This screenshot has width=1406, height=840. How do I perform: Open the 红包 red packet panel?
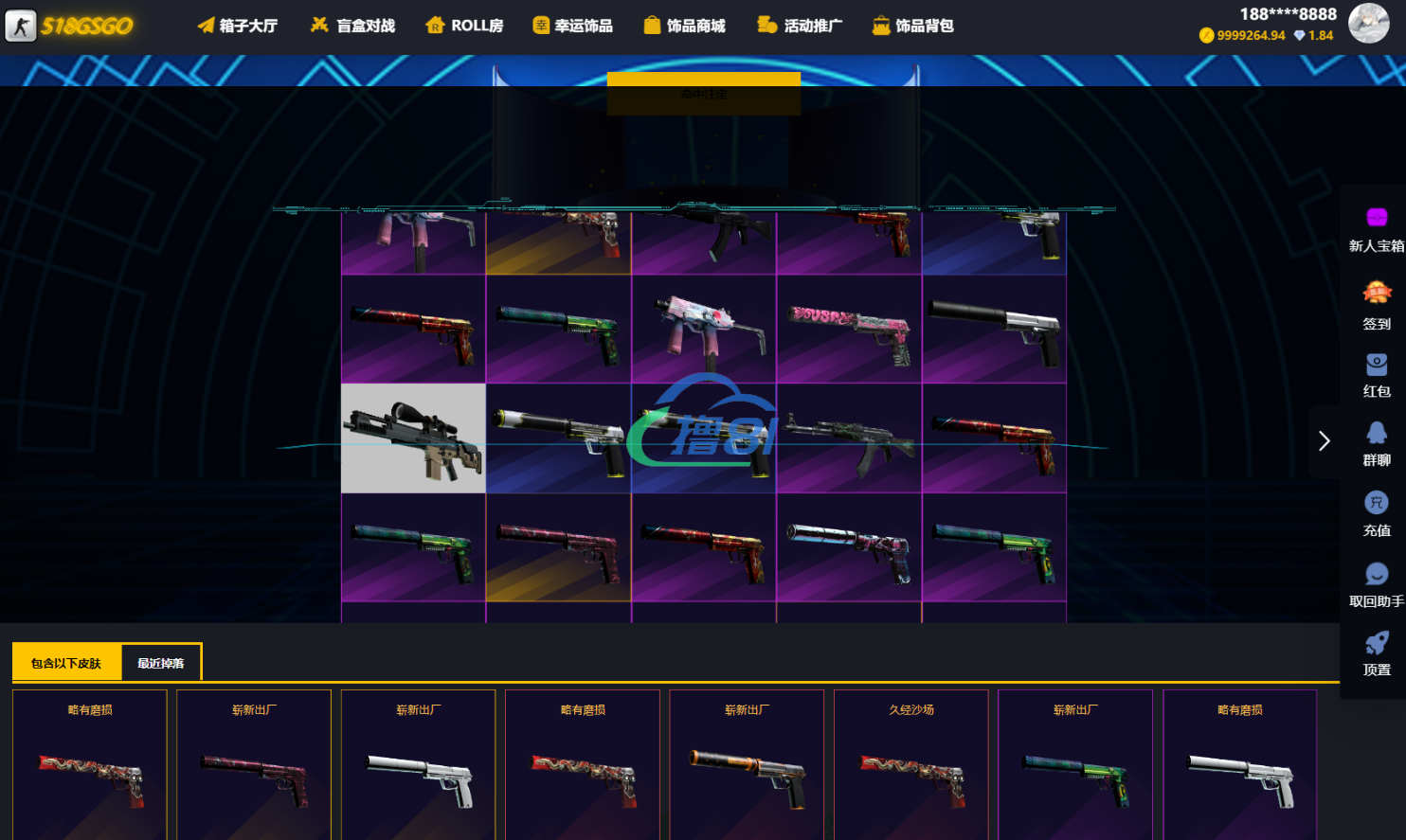1377,375
